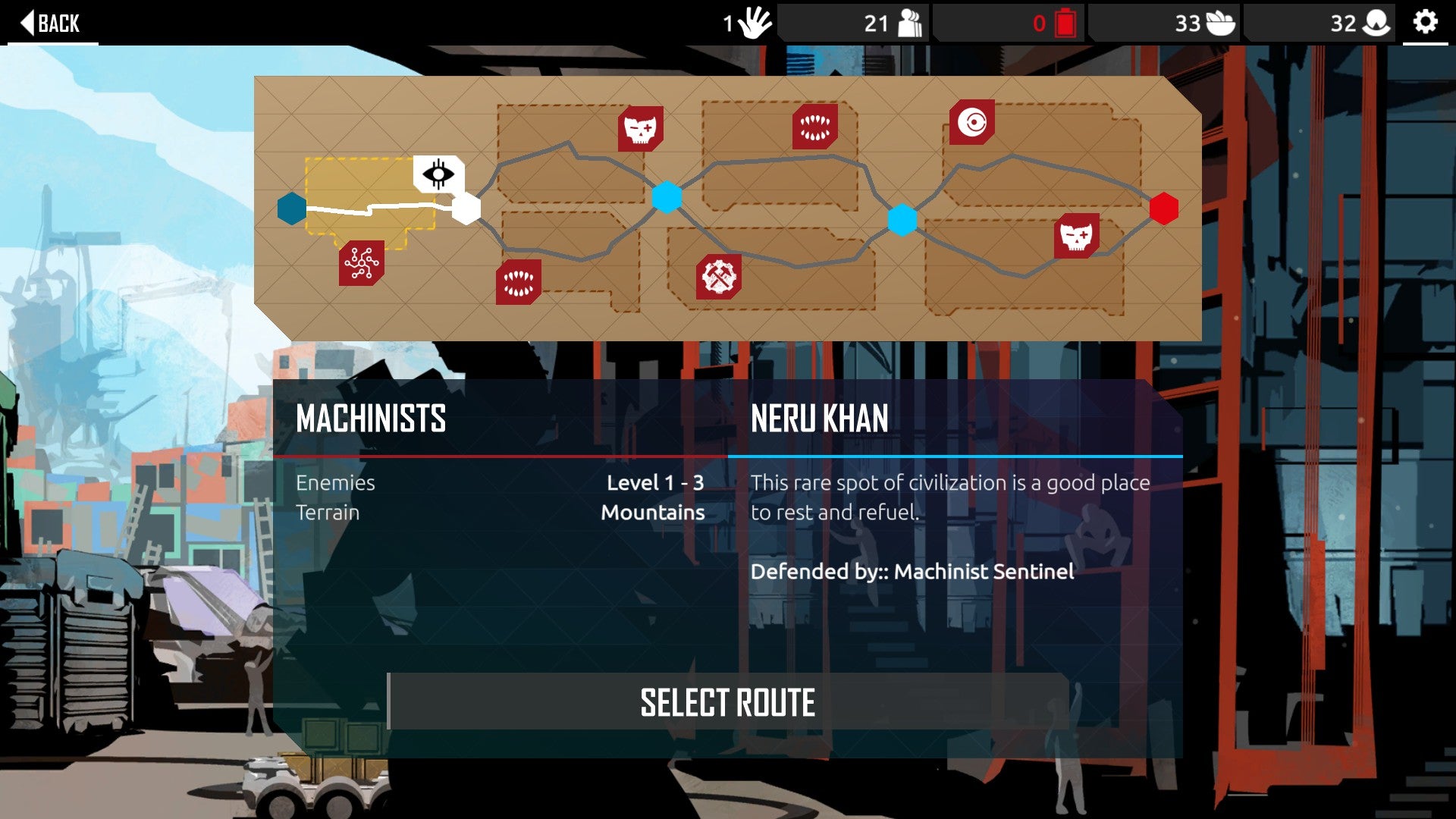Image resolution: width=1456 pixels, height=819 pixels.
Task: Open the gear settings menu
Action: pyautogui.click(x=1425, y=22)
